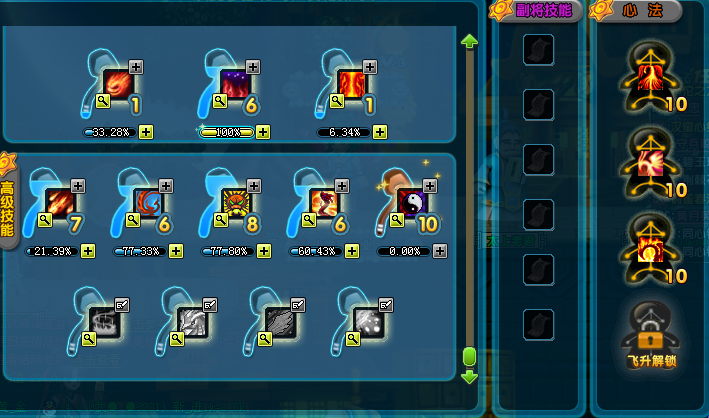
Task: Select the yin-yang skill at level 10
Action: (x=413, y=200)
